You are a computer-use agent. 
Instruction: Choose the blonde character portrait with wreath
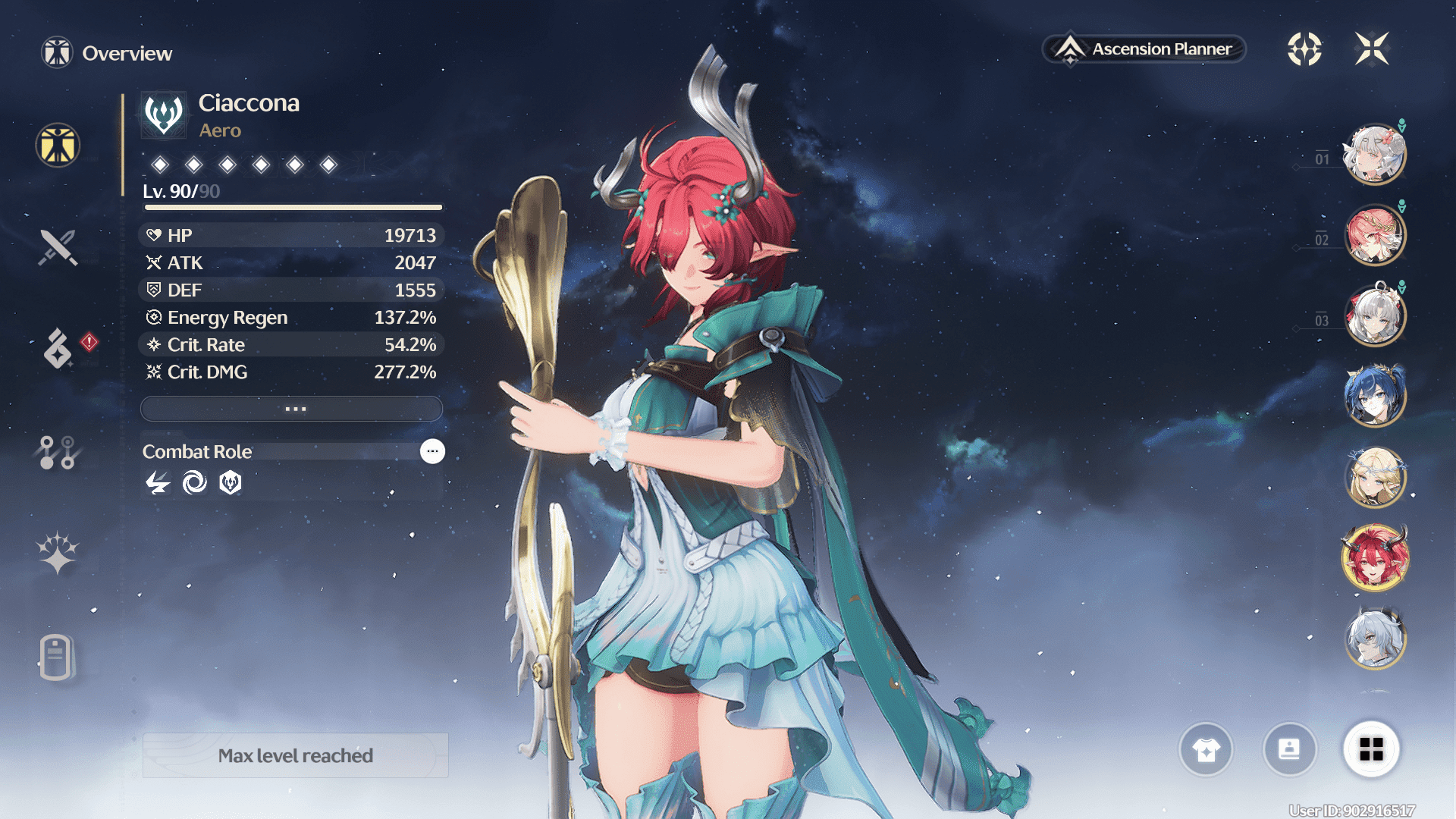click(1375, 478)
